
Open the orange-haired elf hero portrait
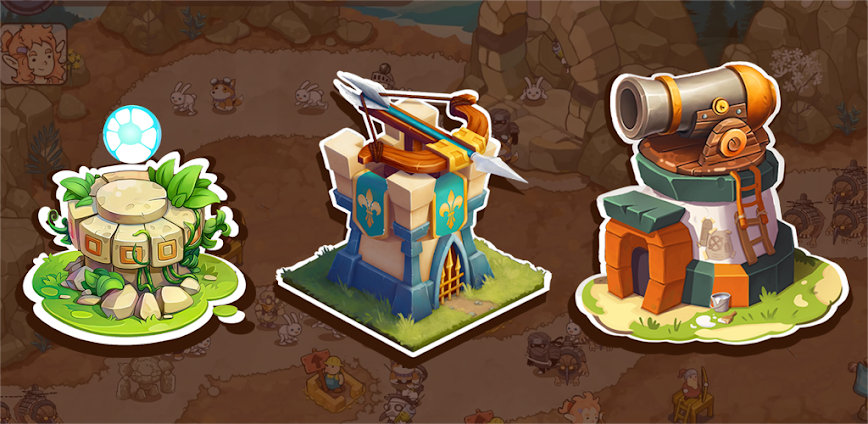(32, 50)
